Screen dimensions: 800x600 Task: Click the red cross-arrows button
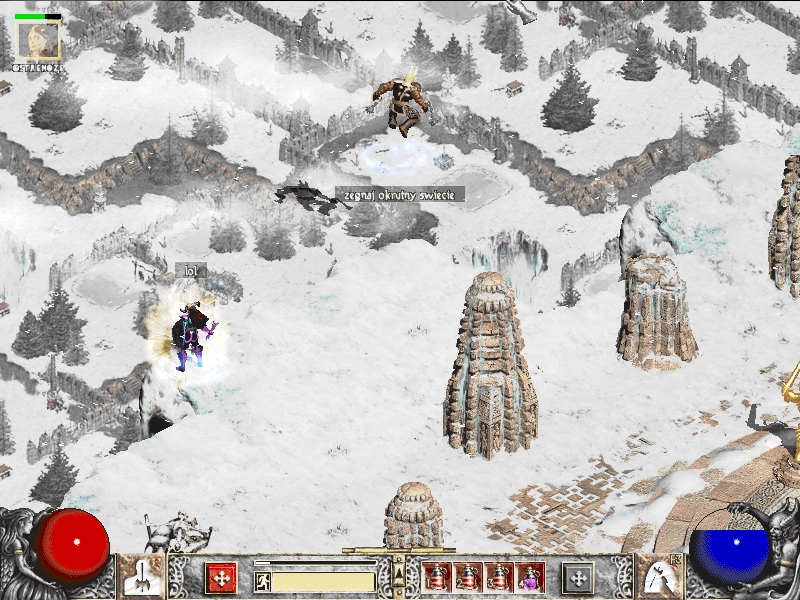pyautogui.click(x=220, y=577)
